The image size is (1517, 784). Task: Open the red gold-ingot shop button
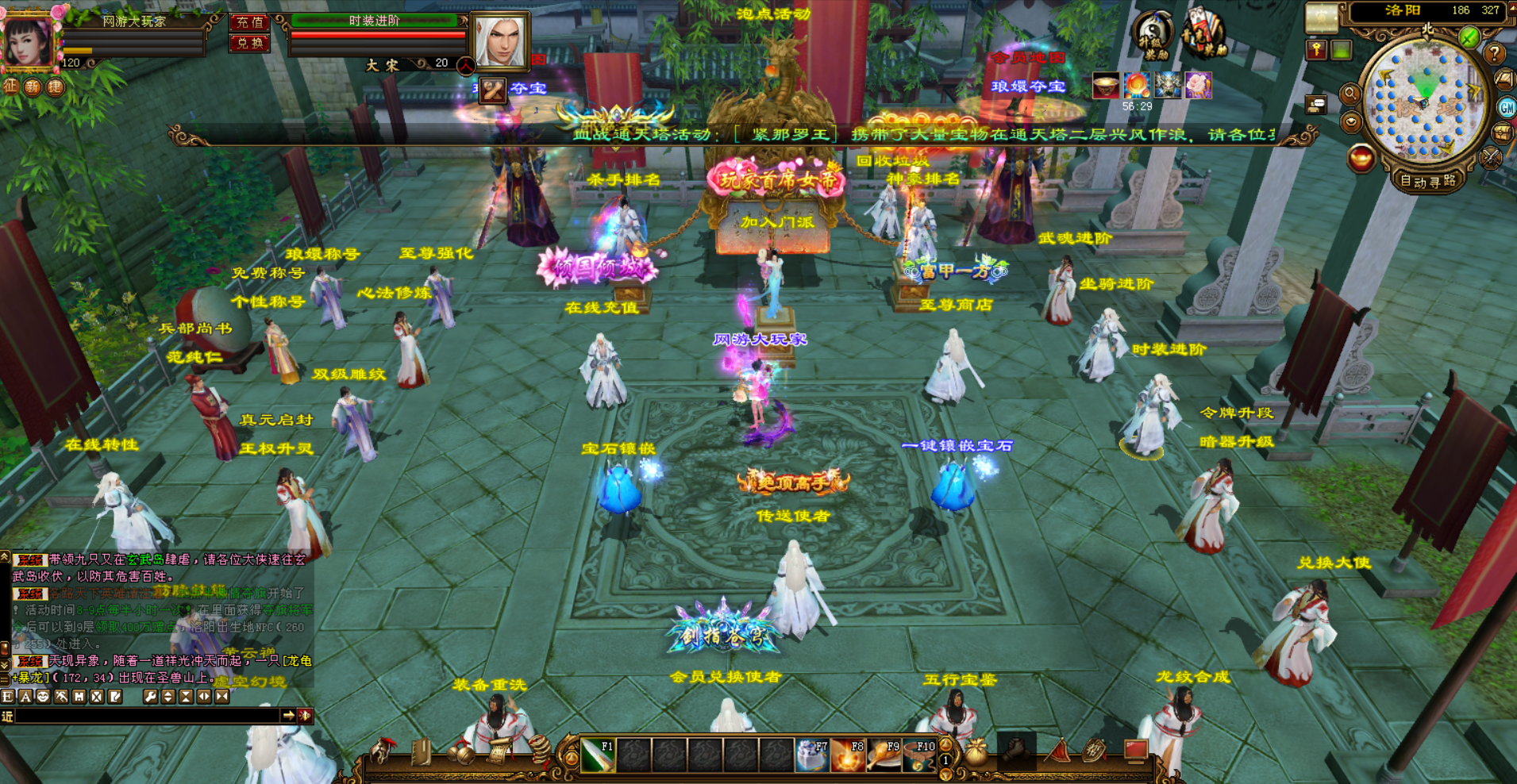(1361, 159)
